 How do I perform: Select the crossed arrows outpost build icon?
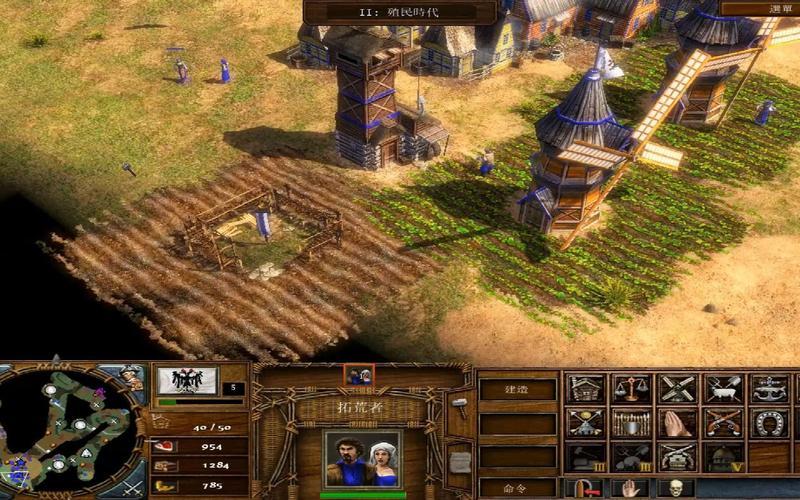pyautogui.click(x=585, y=422)
